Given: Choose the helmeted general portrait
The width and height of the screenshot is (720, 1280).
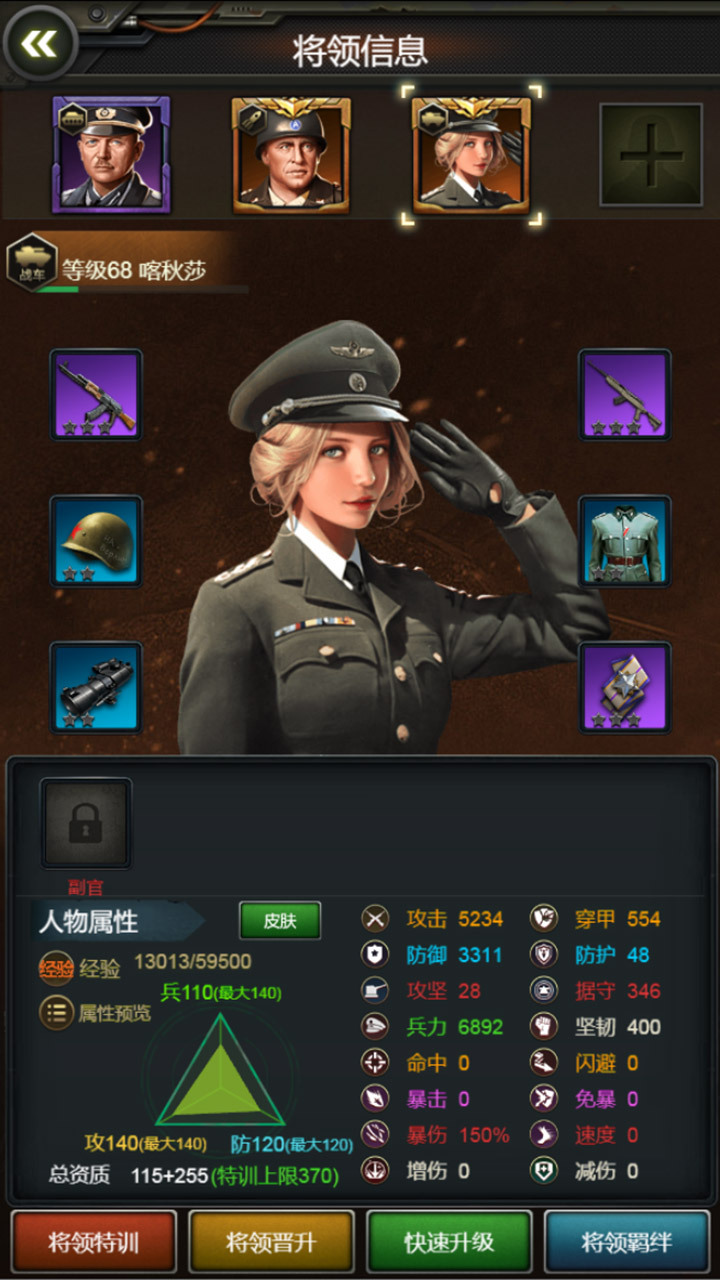Looking at the screenshot, I should click(x=291, y=155).
